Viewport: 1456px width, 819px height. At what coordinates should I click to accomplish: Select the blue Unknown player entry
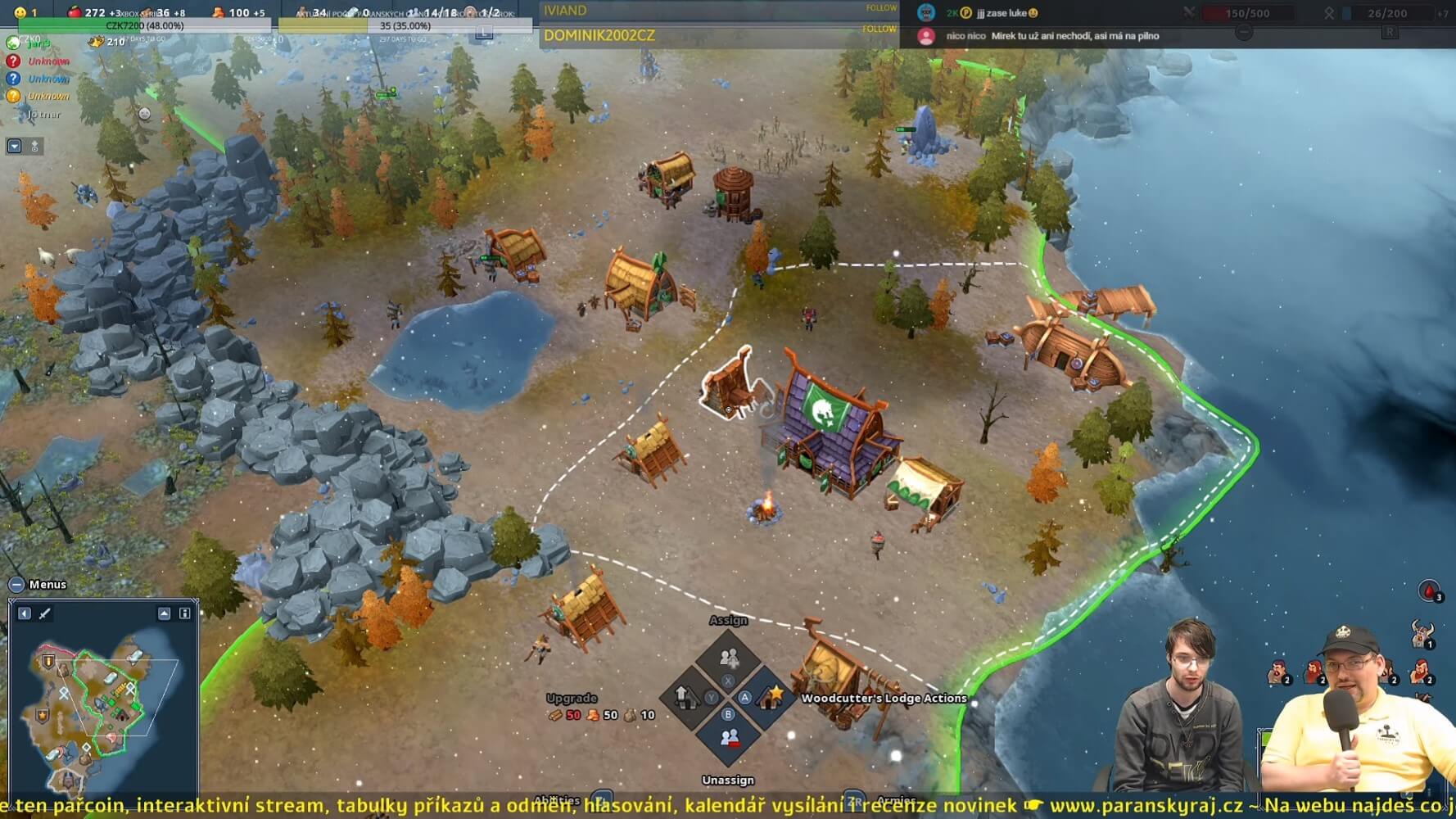[14, 79]
